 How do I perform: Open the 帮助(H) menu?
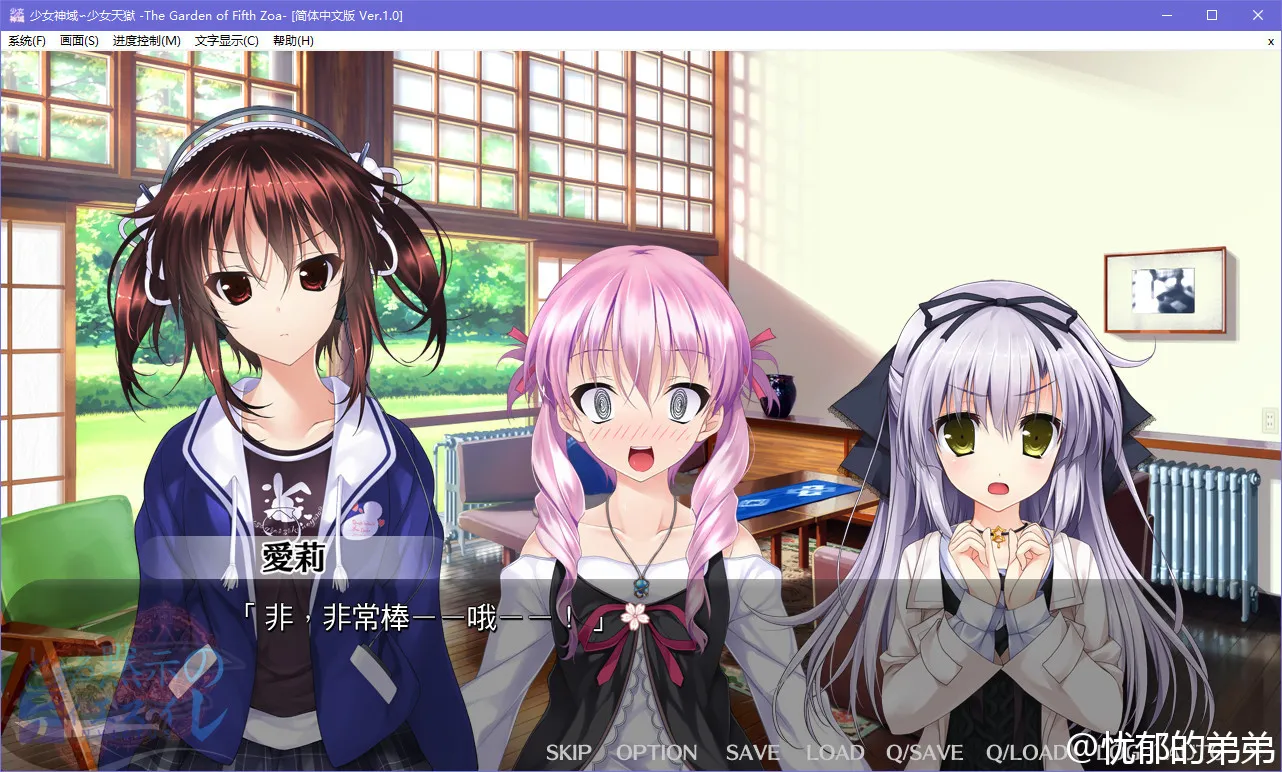coord(293,40)
